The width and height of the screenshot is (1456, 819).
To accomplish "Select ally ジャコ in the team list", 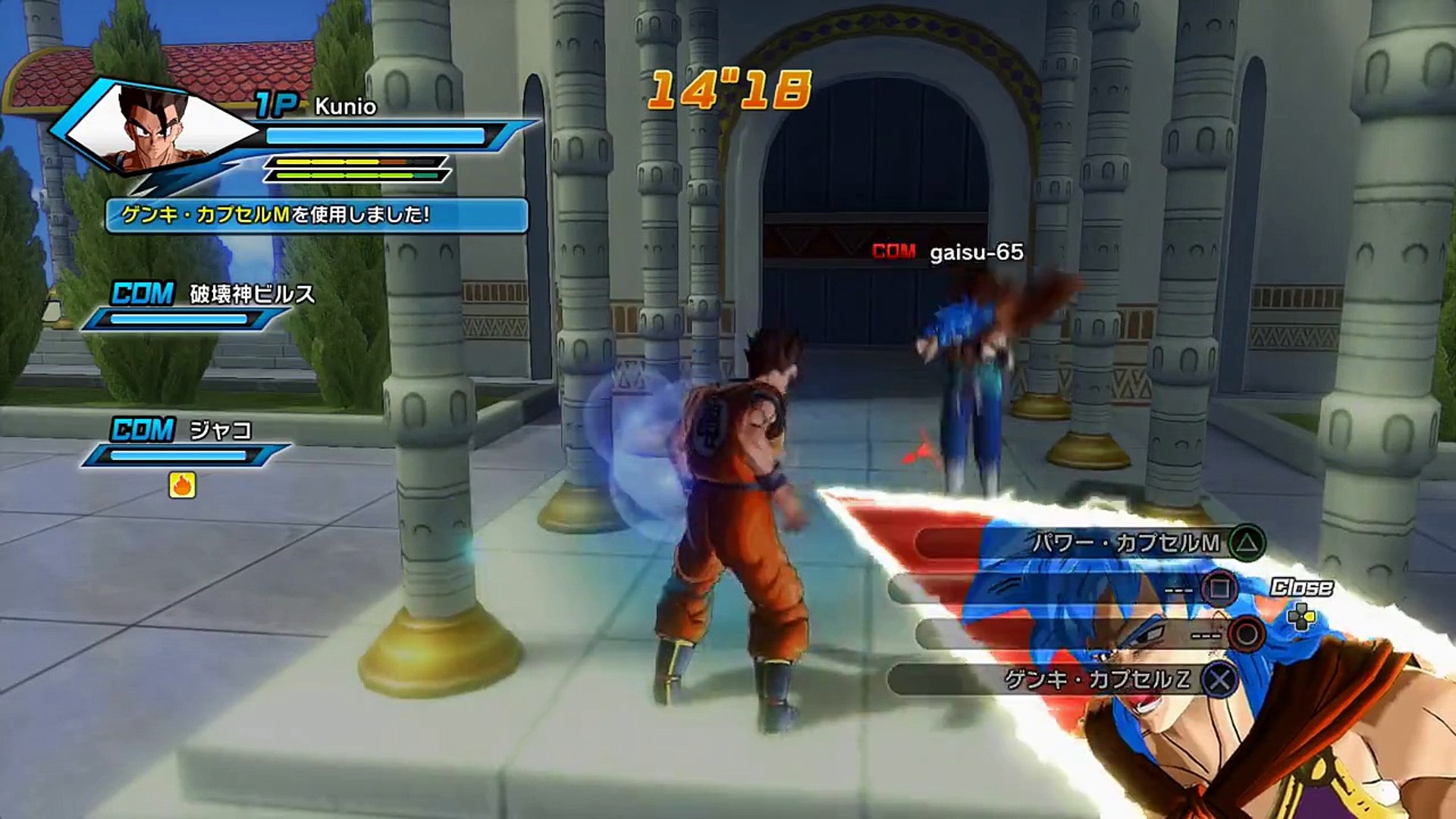I will (x=220, y=431).
